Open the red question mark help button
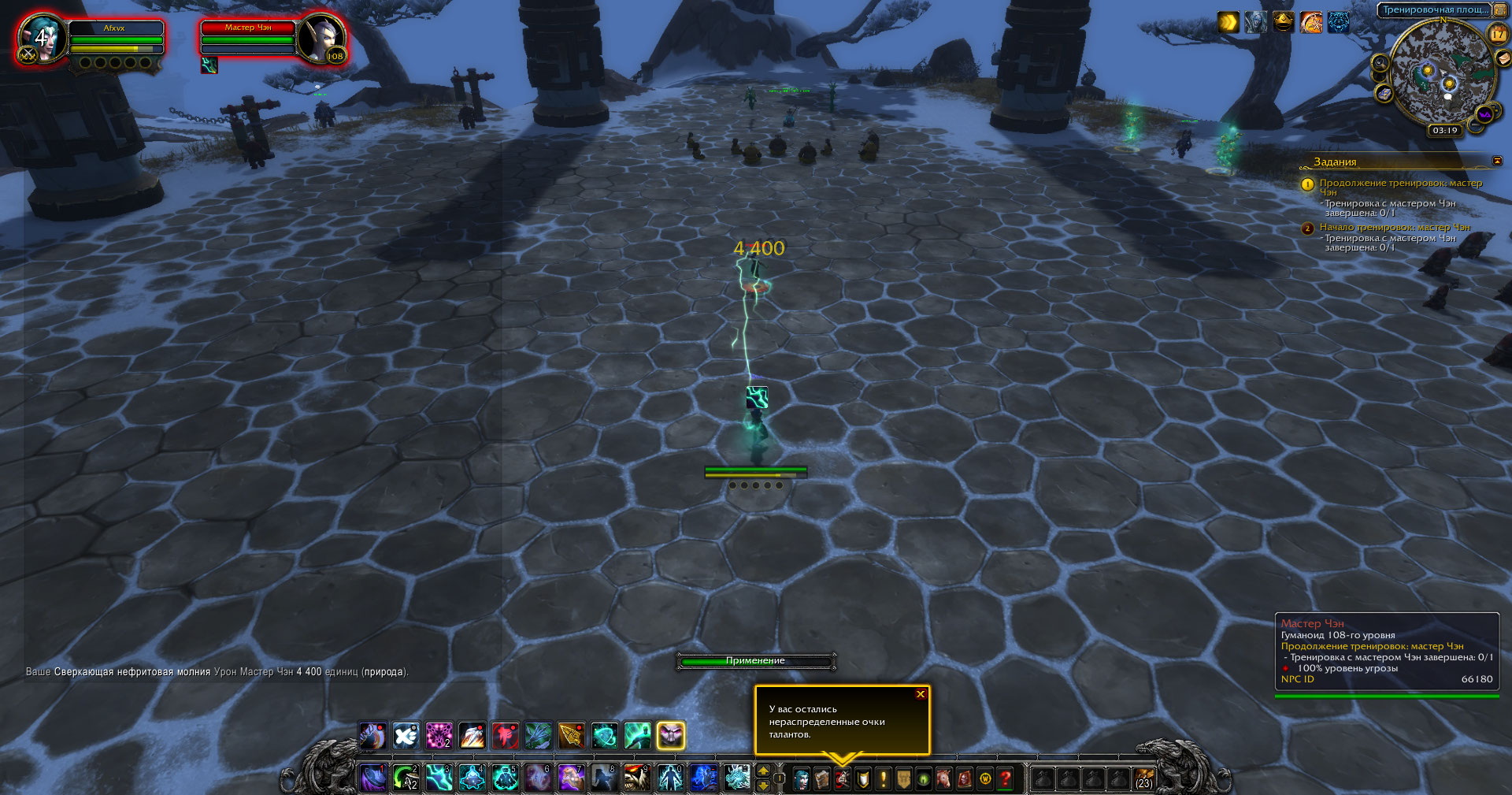 click(1006, 779)
